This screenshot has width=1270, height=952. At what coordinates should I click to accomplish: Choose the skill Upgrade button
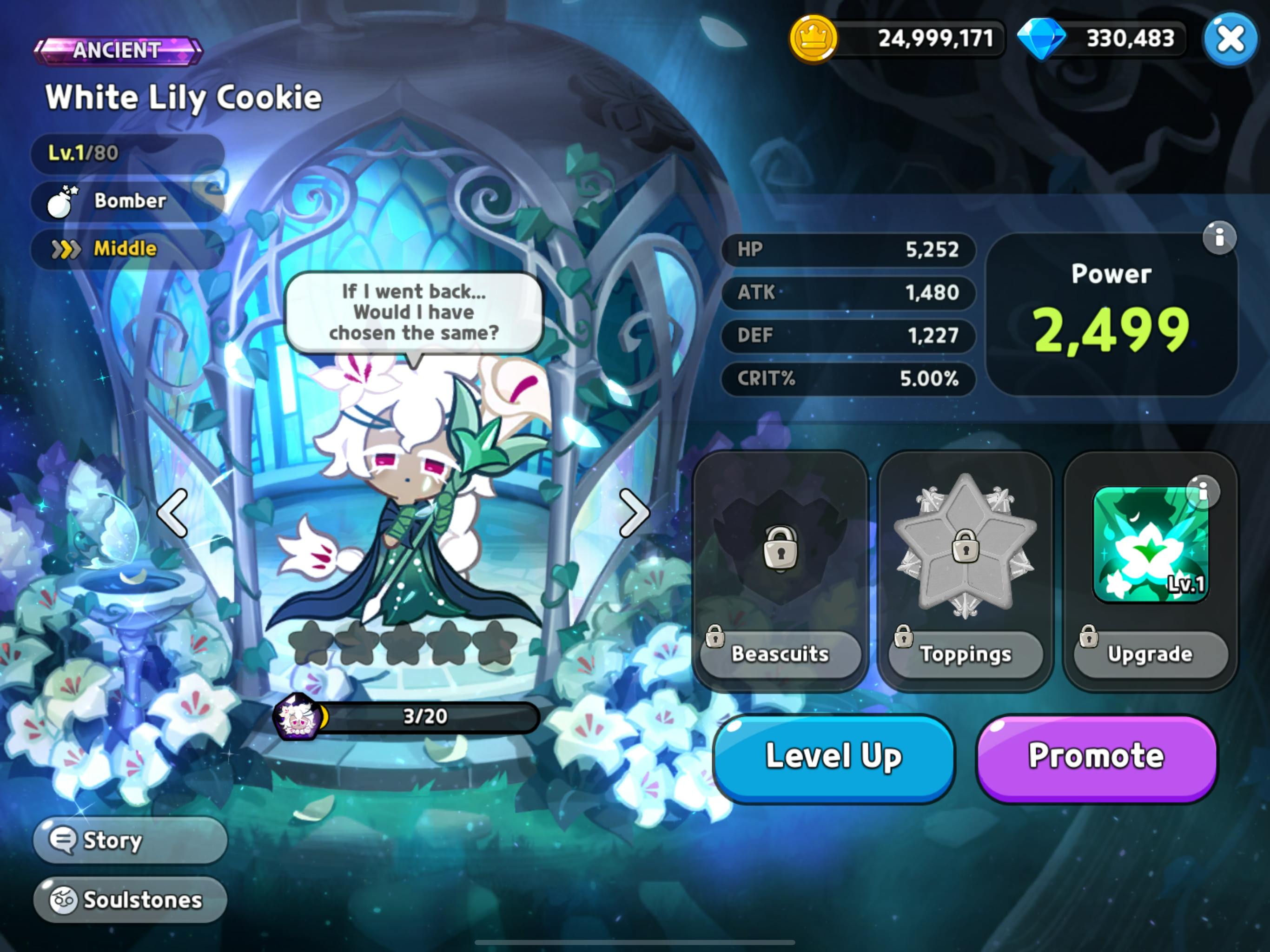tap(1150, 654)
